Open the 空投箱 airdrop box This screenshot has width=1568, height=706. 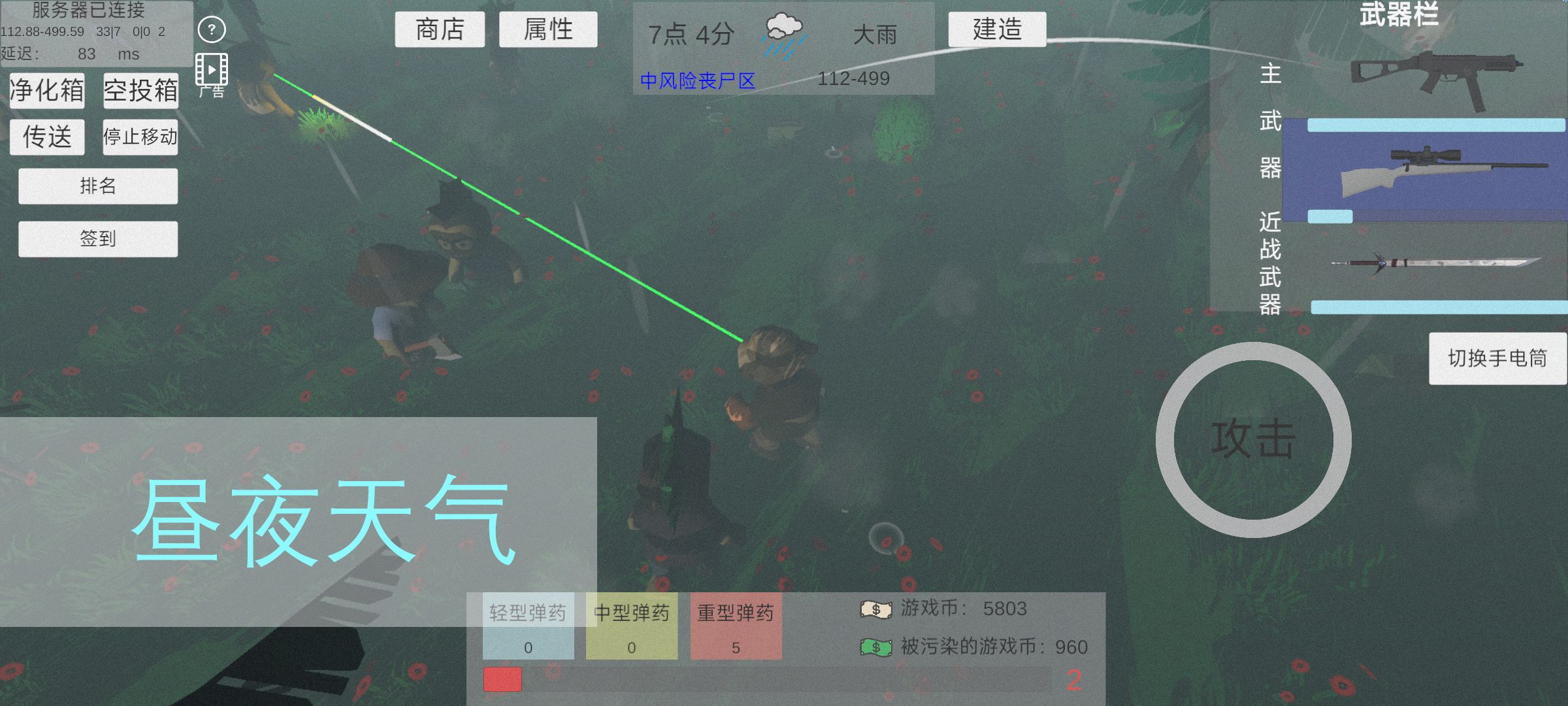tap(141, 92)
